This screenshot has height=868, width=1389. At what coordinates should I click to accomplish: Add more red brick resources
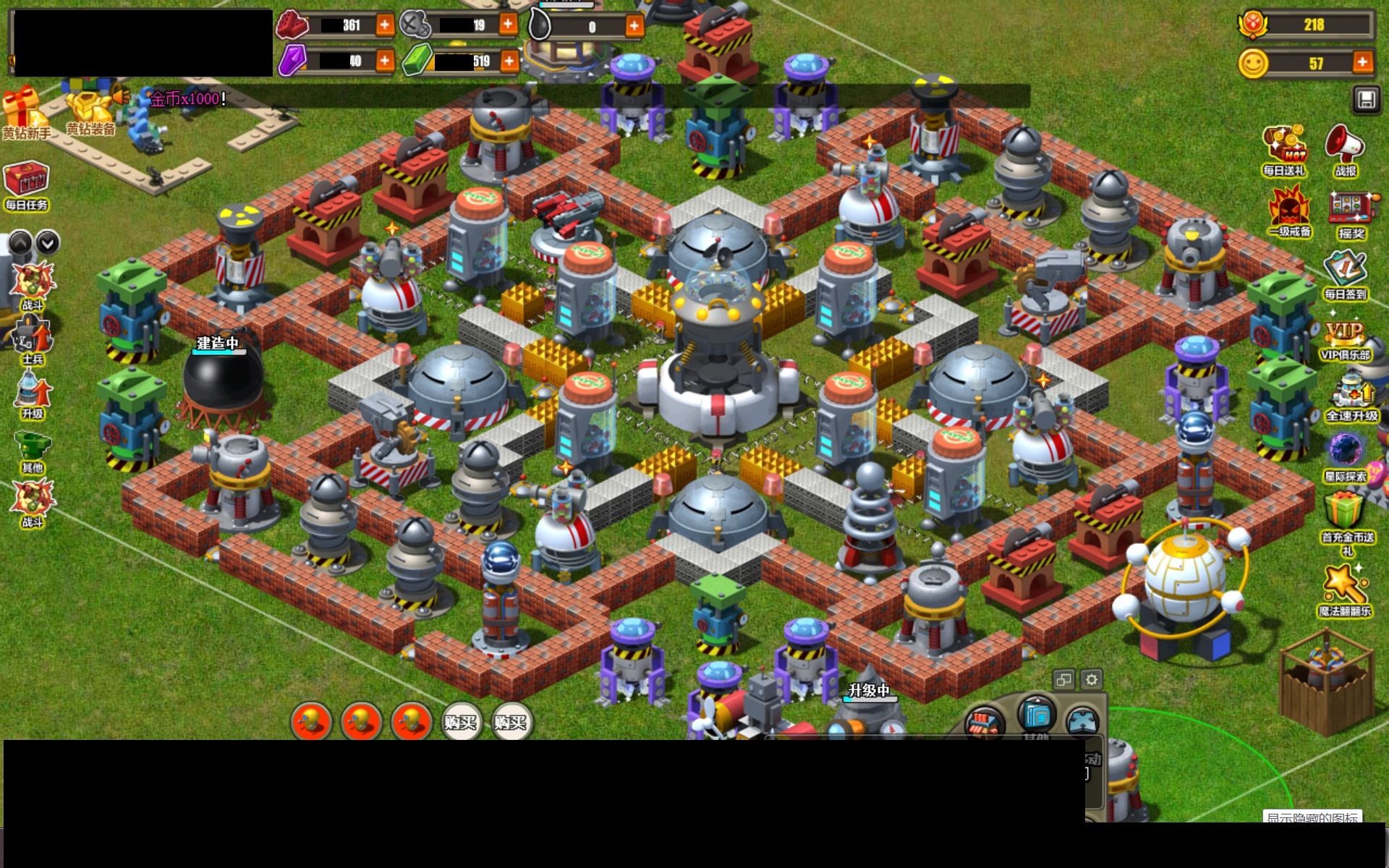tap(385, 25)
